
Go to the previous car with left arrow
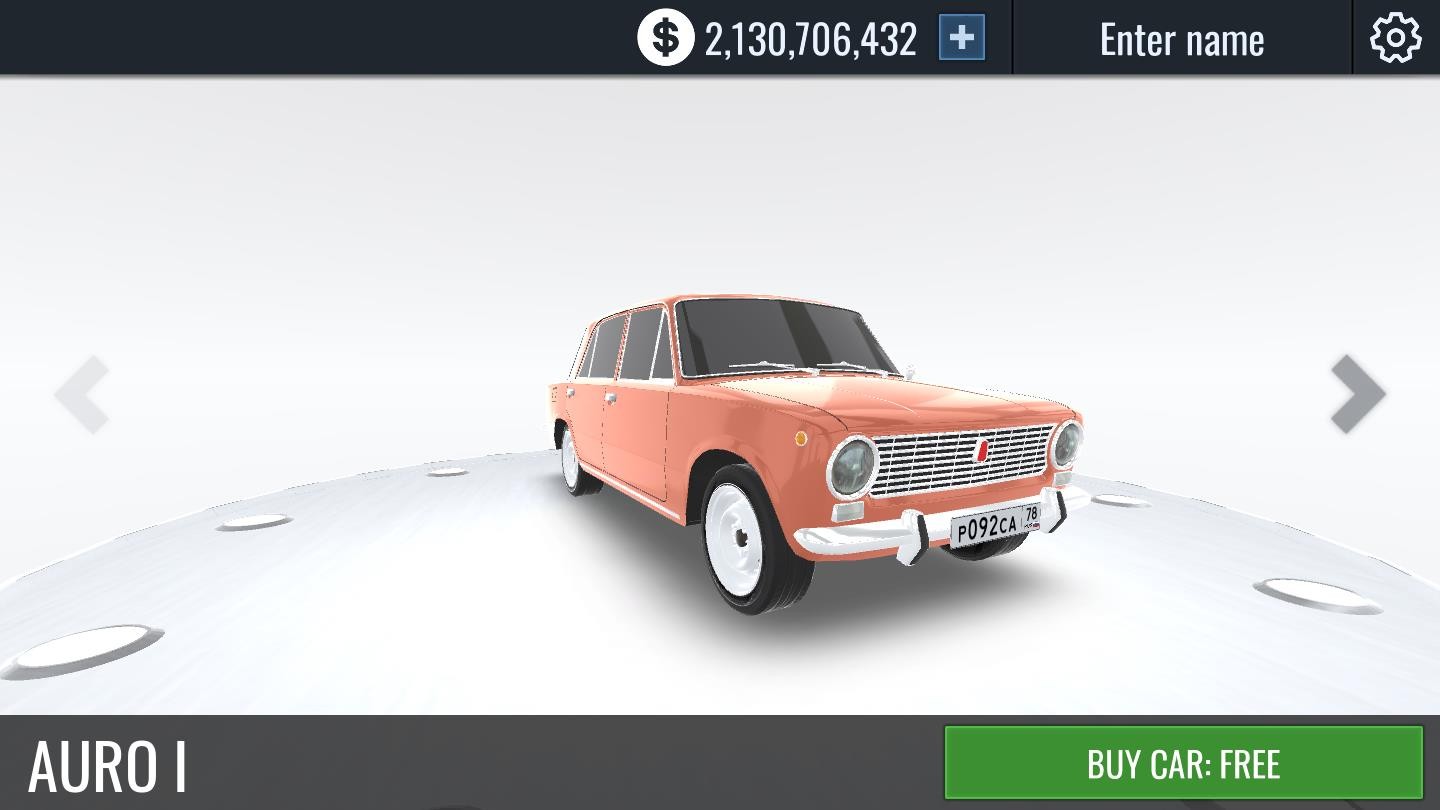[82, 394]
